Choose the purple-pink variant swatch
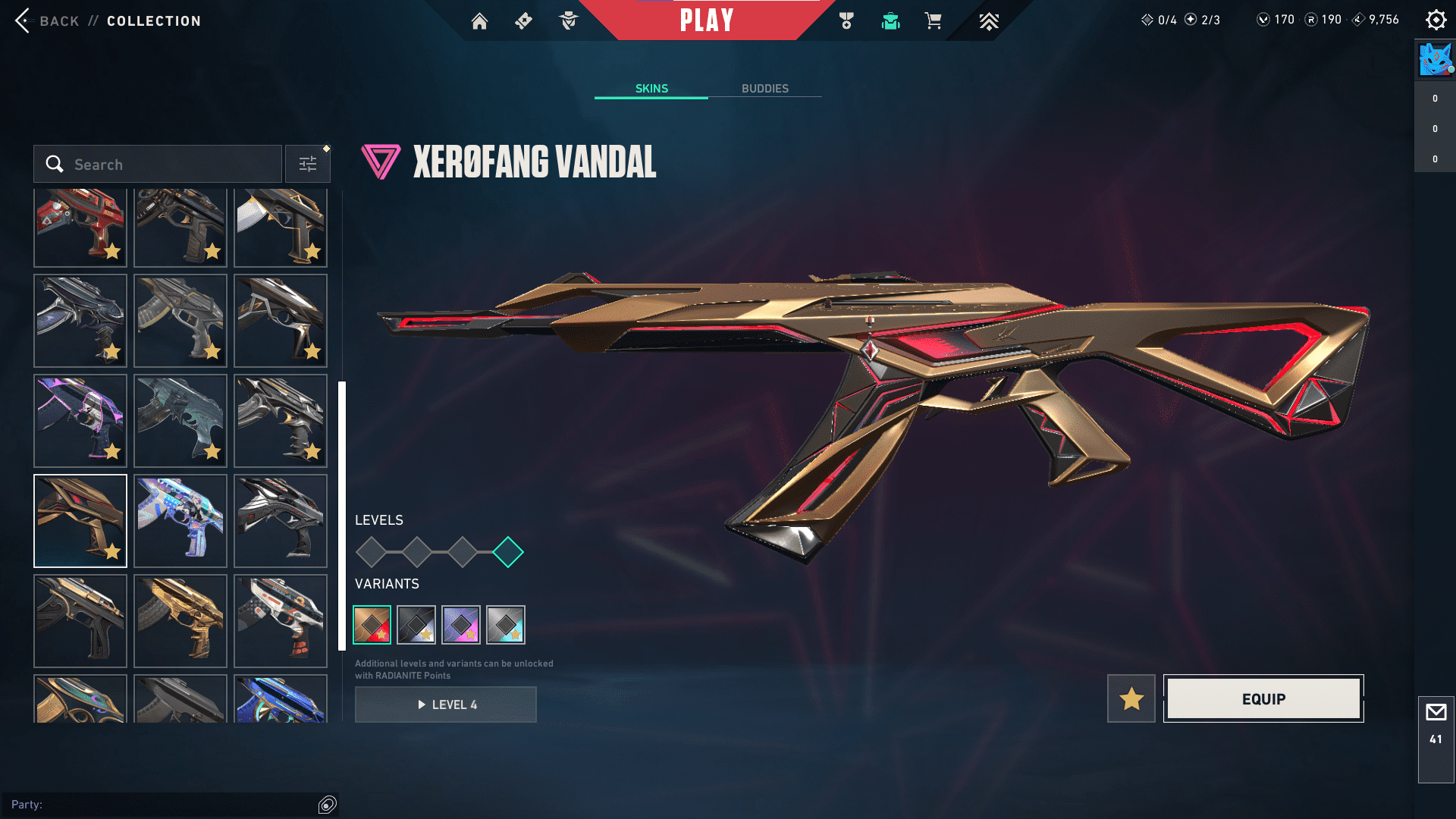This screenshot has height=819, width=1456. point(461,625)
